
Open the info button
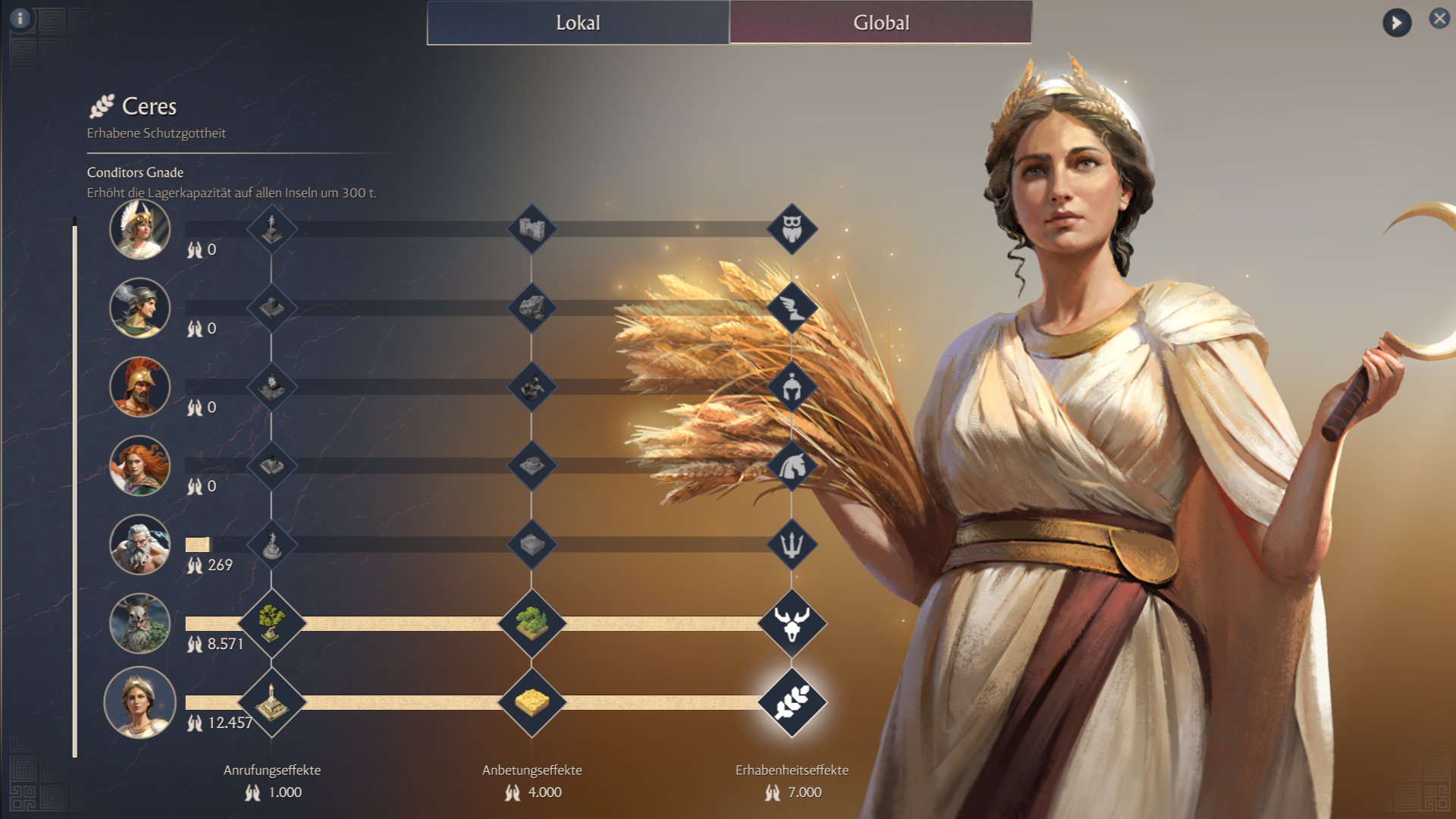(20, 18)
